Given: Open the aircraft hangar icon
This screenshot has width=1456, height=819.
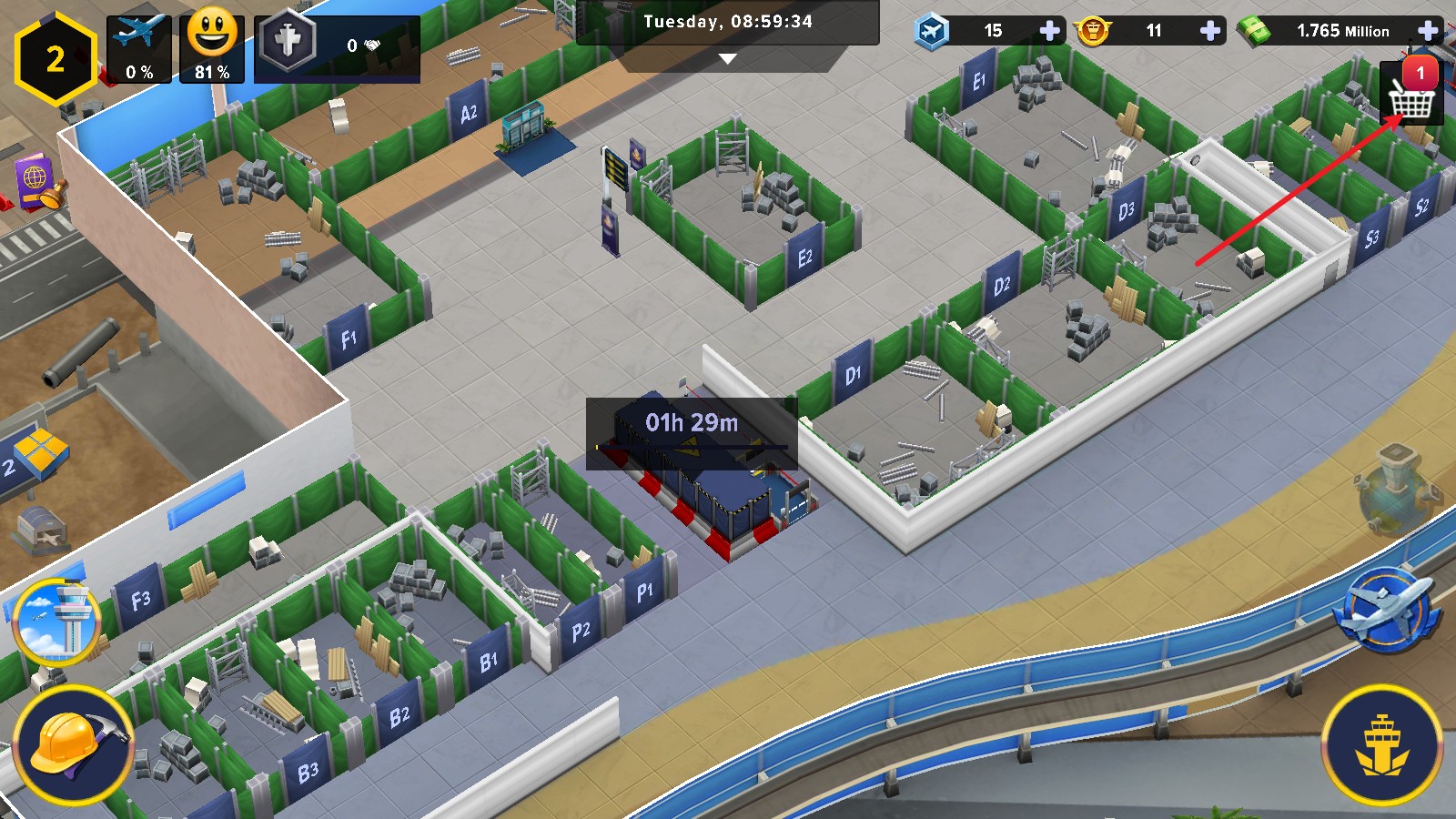Looking at the screenshot, I should coord(40,530).
